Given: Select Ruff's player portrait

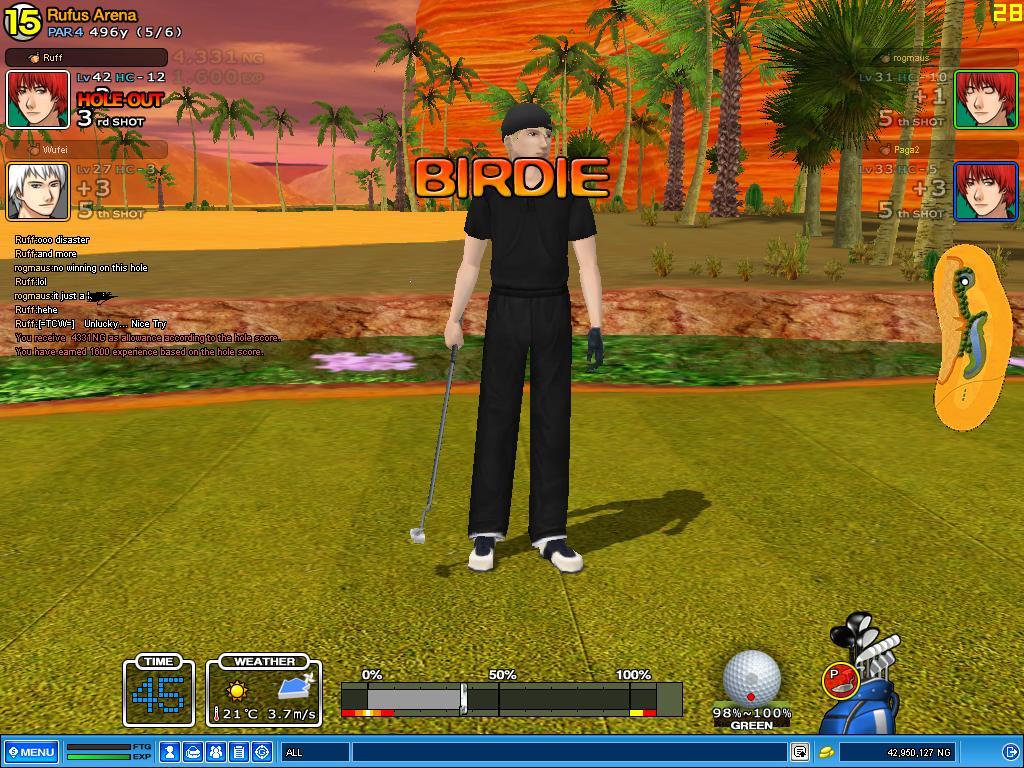Looking at the screenshot, I should [x=38, y=99].
